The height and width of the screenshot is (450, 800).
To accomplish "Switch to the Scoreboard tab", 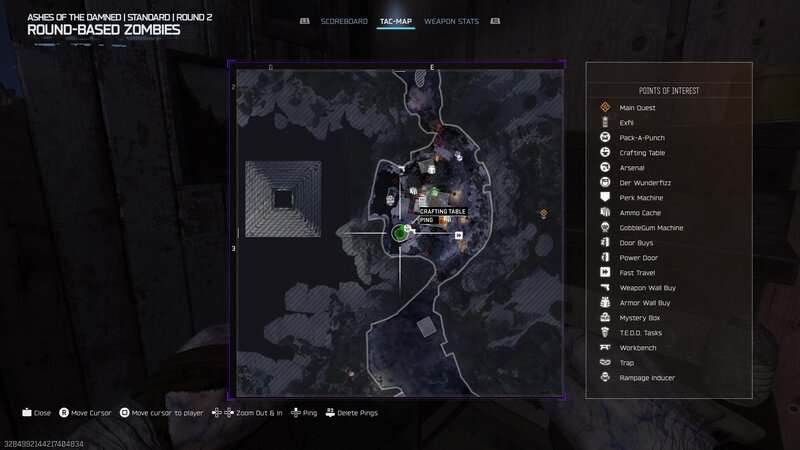I will 344,21.
